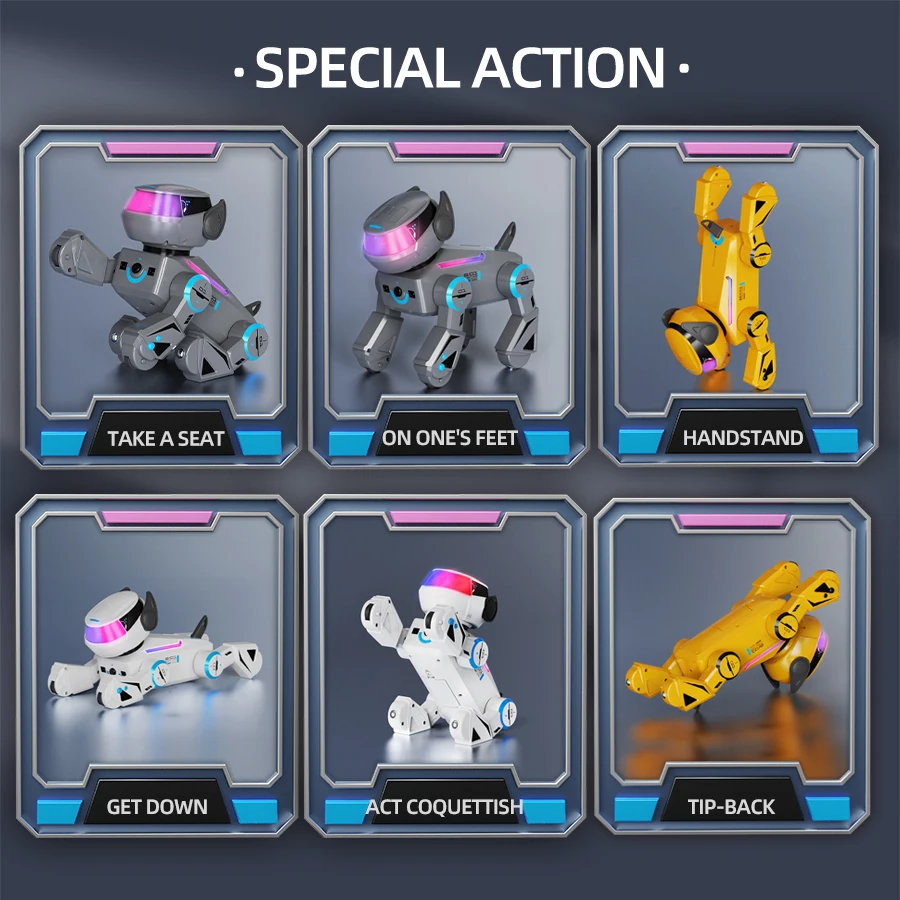Image resolution: width=900 pixels, height=900 pixels.
Task: Choose the Tip-Back action card
Action: [x=732, y=665]
